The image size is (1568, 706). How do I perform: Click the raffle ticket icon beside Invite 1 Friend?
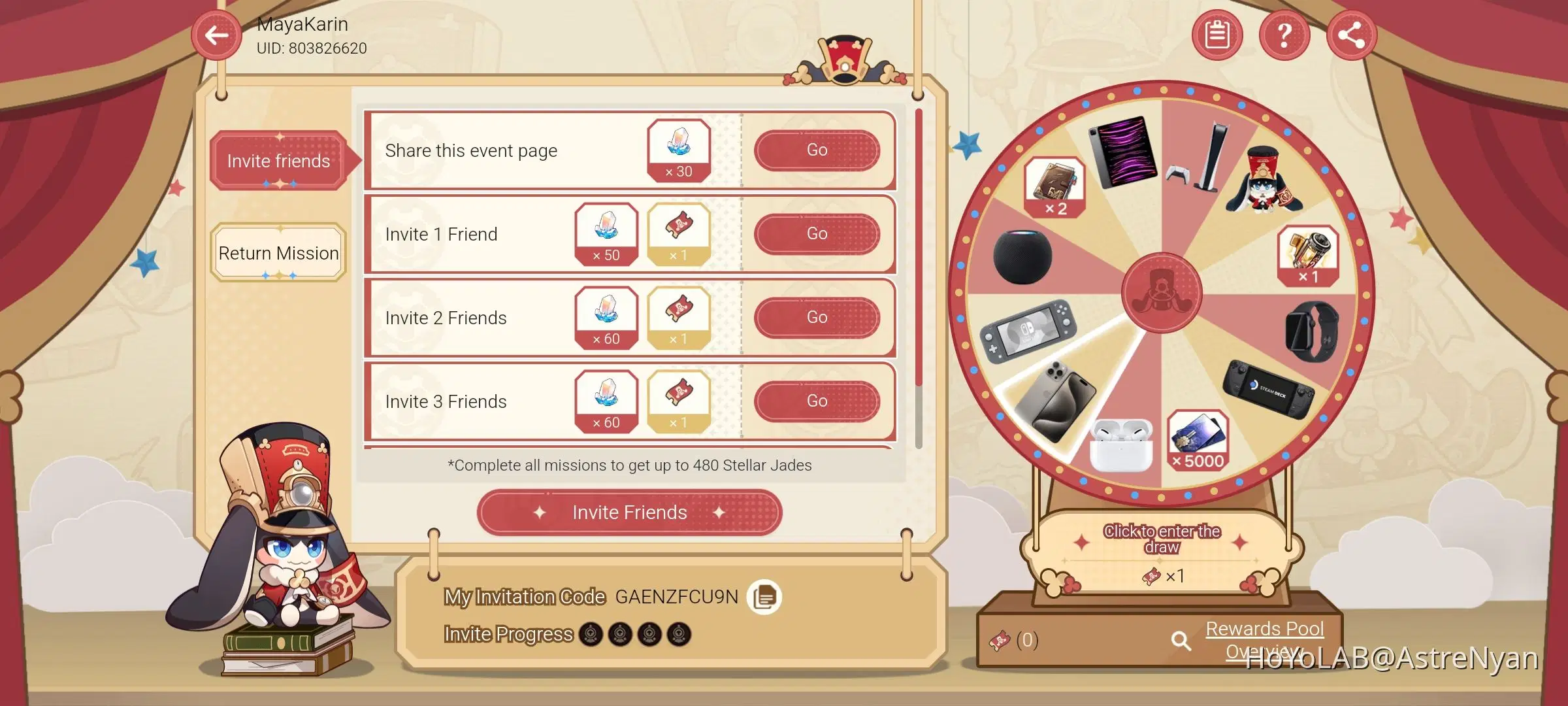[x=677, y=233]
